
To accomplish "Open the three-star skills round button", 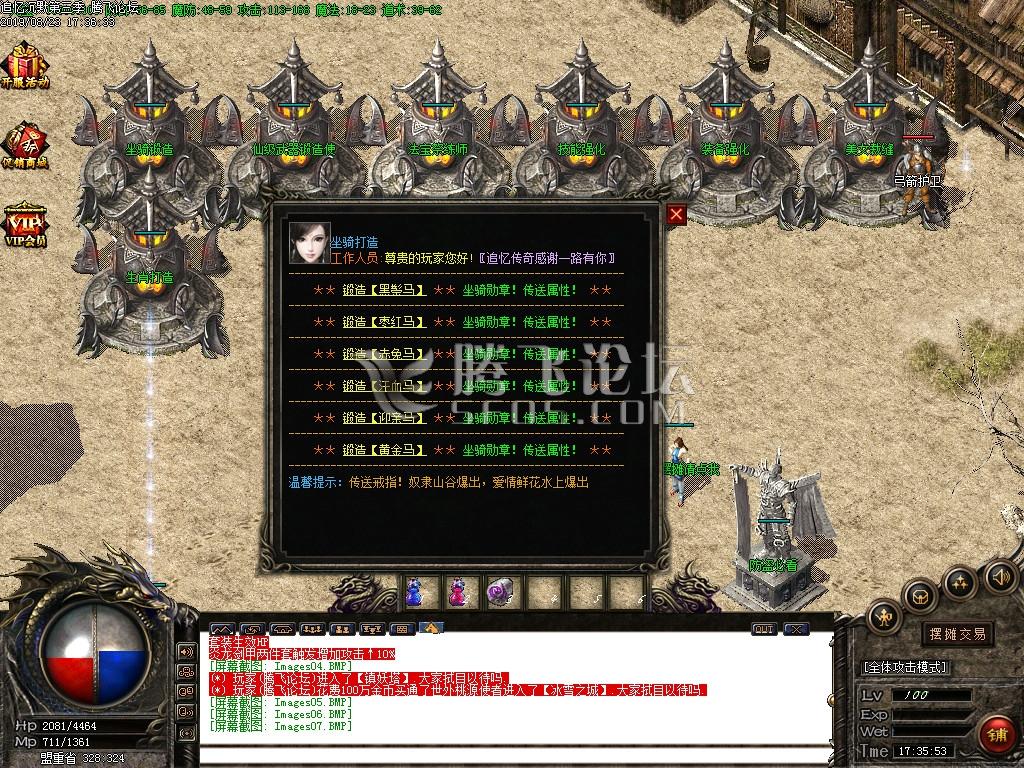I will click(960, 581).
